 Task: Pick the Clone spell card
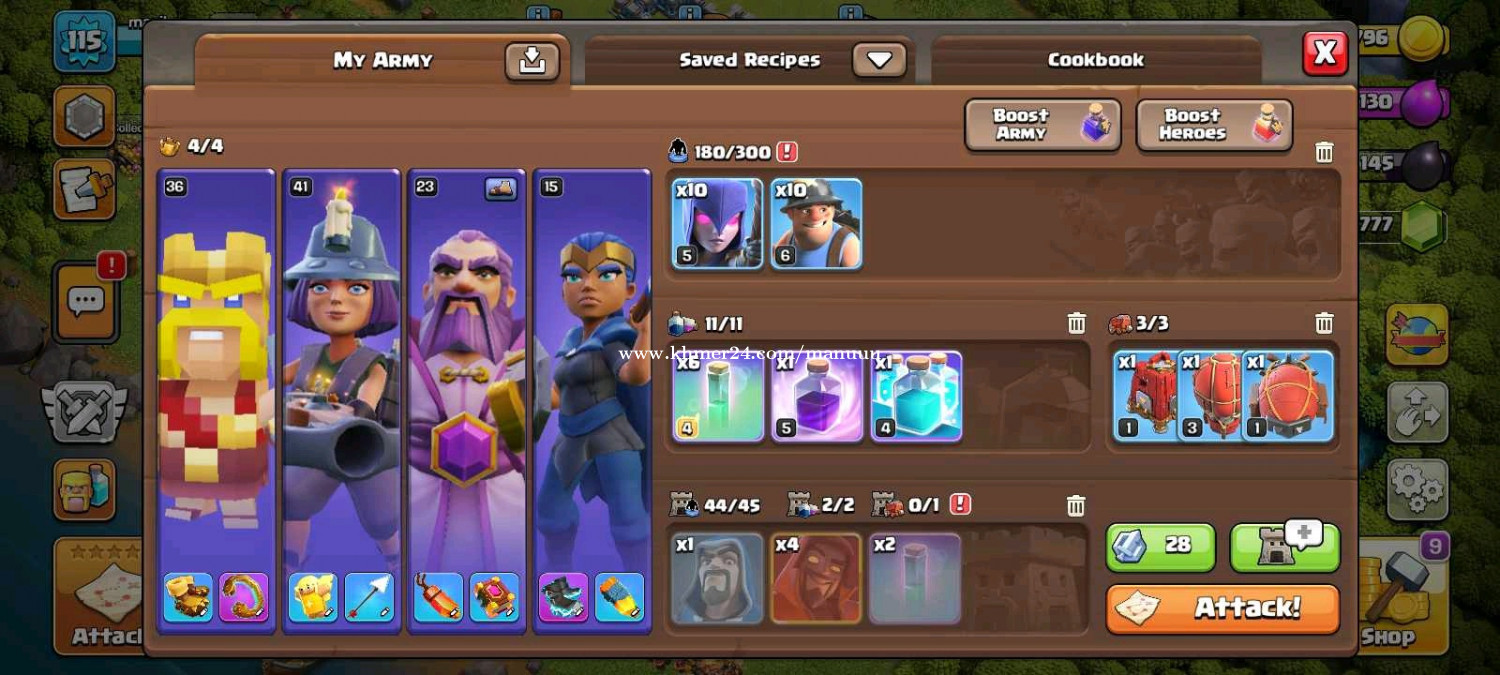916,396
